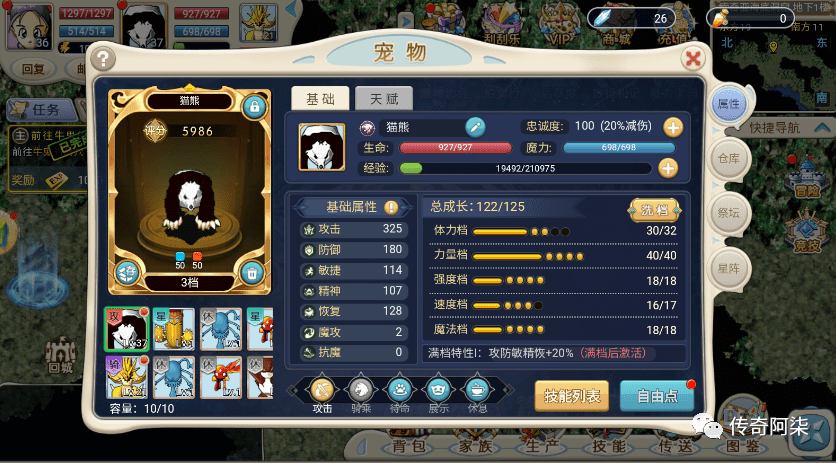Open the 祭坛 altar side tab
The width and height of the screenshot is (836, 463).
[x=728, y=212]
